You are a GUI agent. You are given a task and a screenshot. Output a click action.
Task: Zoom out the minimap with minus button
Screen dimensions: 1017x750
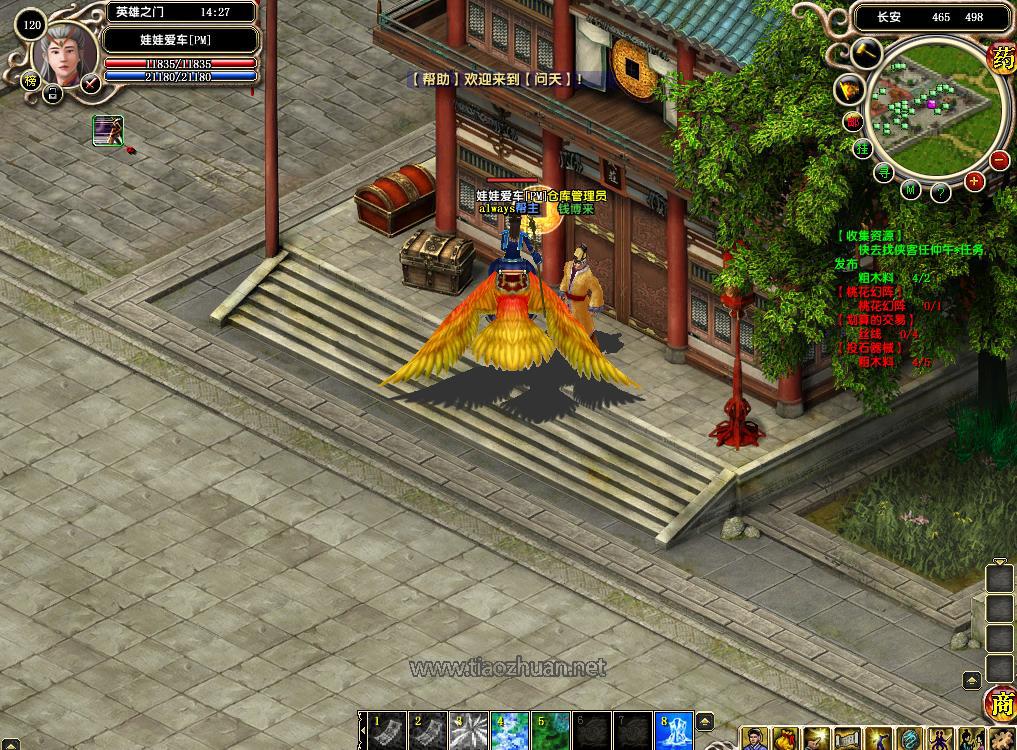998,160
